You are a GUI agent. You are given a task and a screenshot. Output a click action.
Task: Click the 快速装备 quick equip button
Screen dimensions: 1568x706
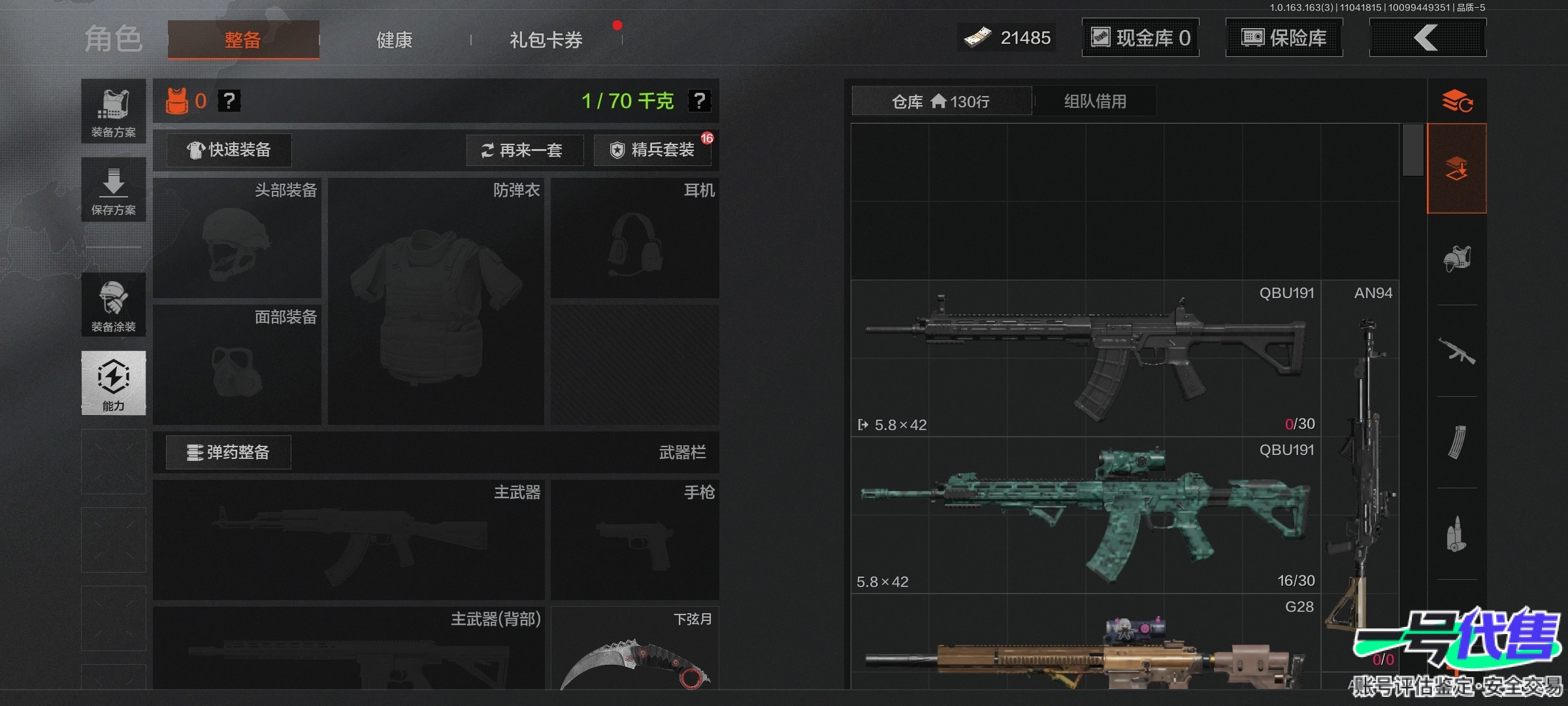point(229,150)
